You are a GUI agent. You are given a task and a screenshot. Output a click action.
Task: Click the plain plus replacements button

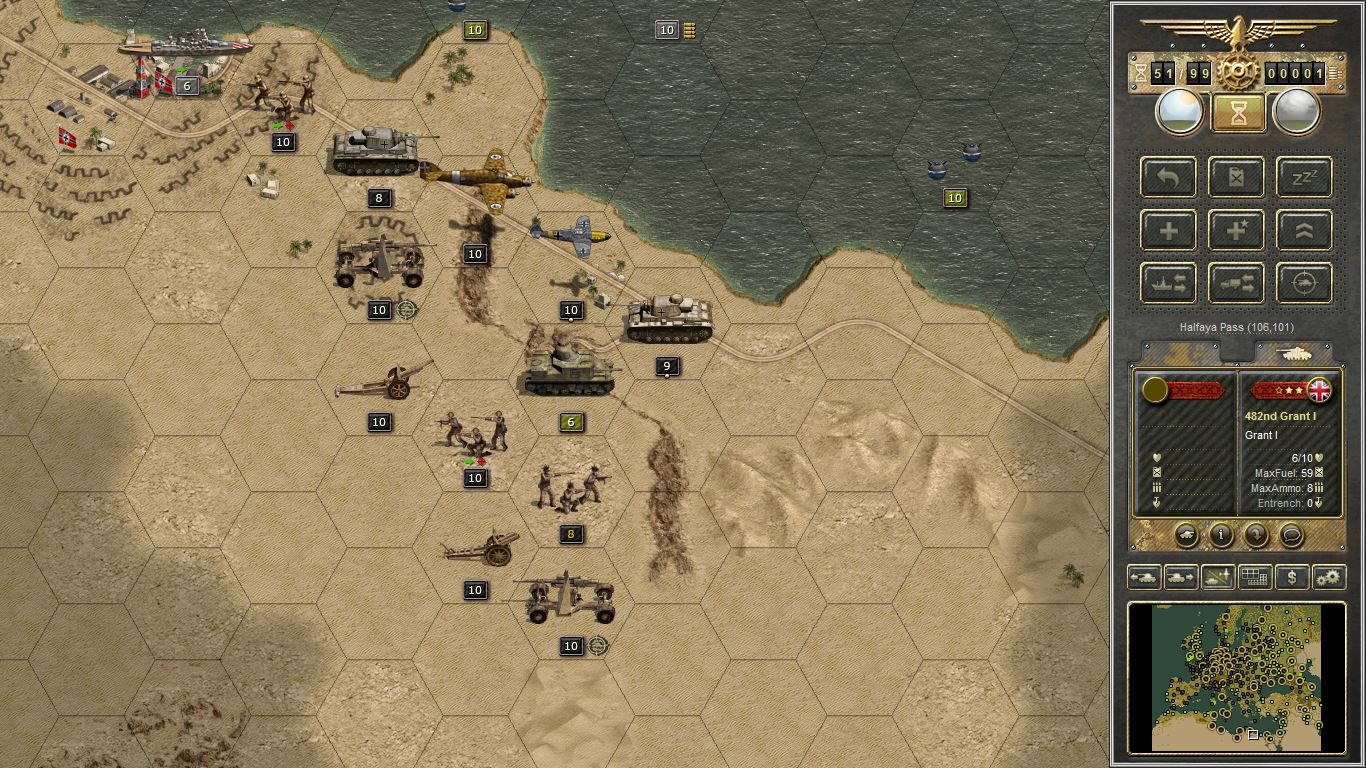click(1168, 230)
